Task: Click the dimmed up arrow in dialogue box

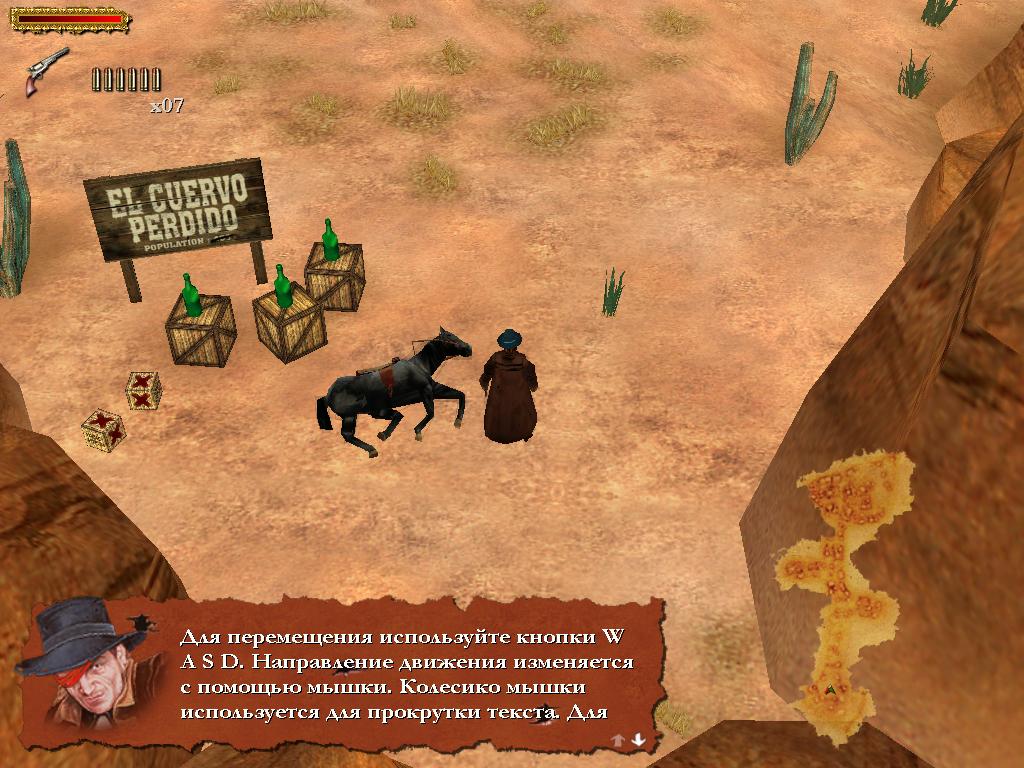Action: pyautogui.click(x=618, y=740)
